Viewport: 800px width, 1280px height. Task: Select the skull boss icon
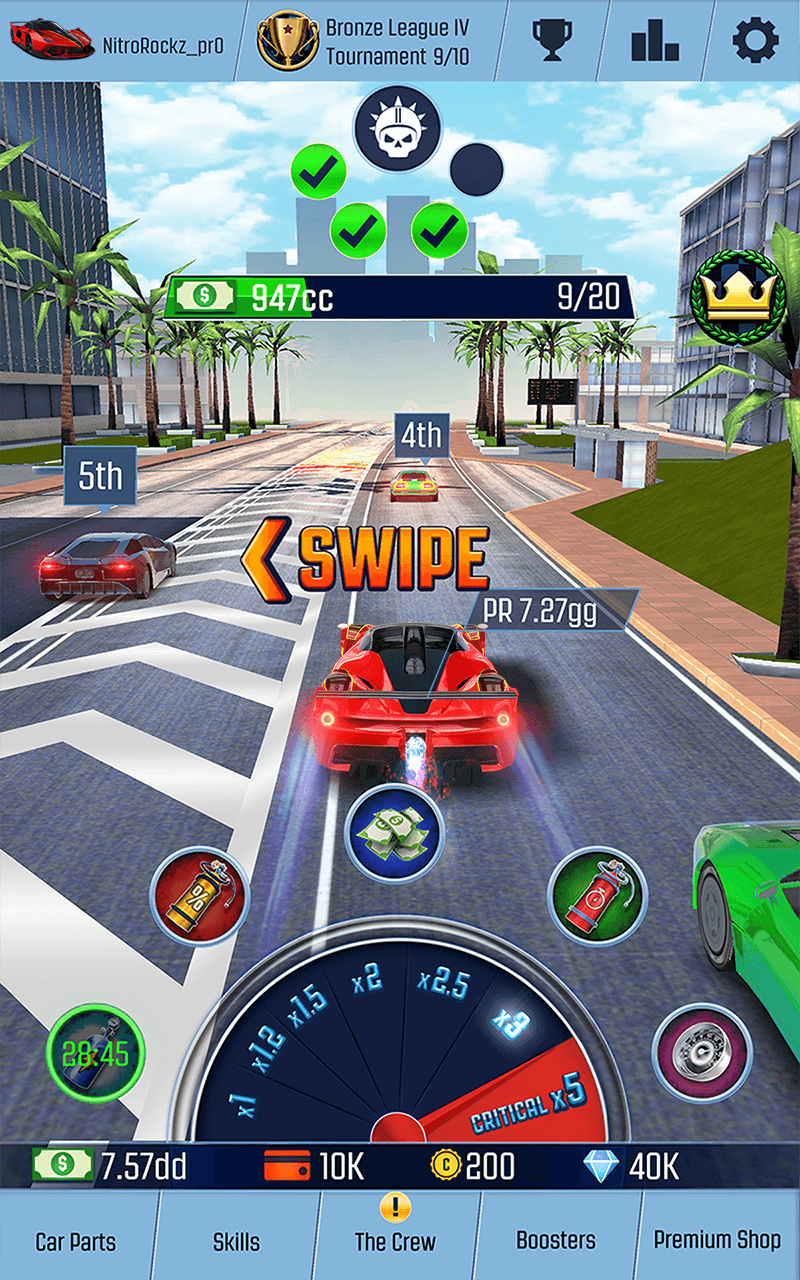pyautogui.click(x=397, y=128)
